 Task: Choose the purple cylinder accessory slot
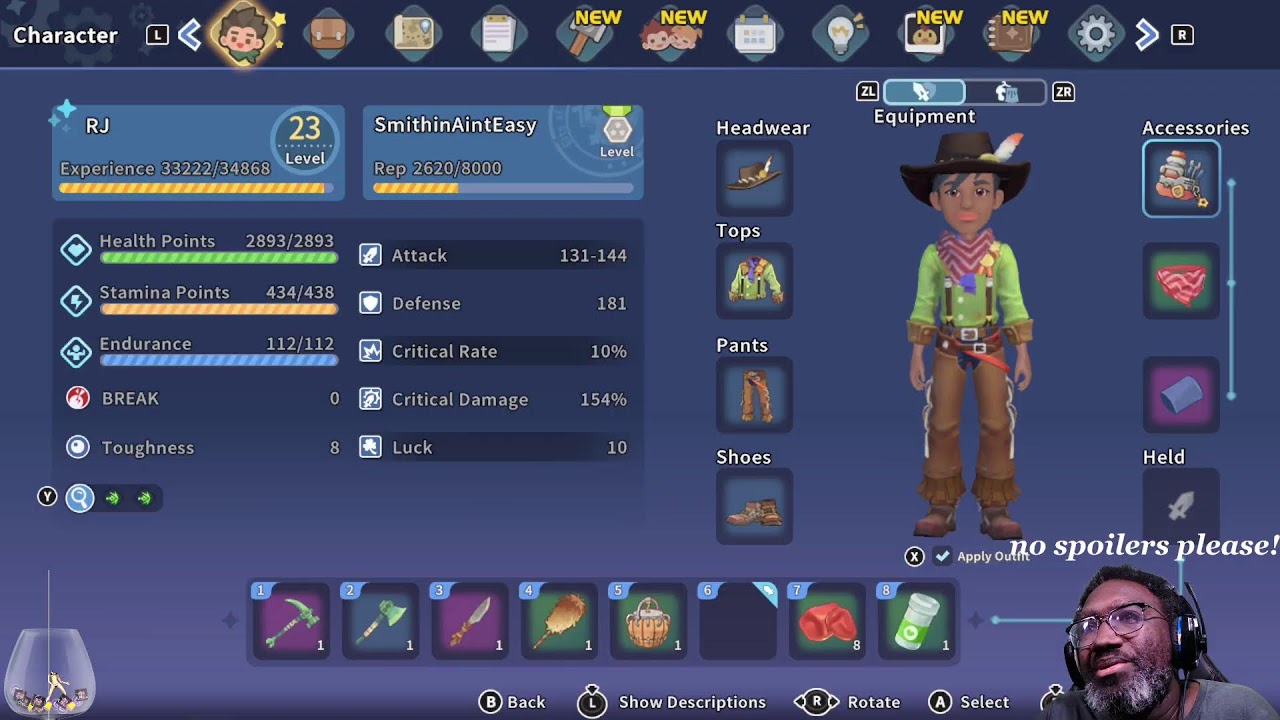tap(1181, 395)
